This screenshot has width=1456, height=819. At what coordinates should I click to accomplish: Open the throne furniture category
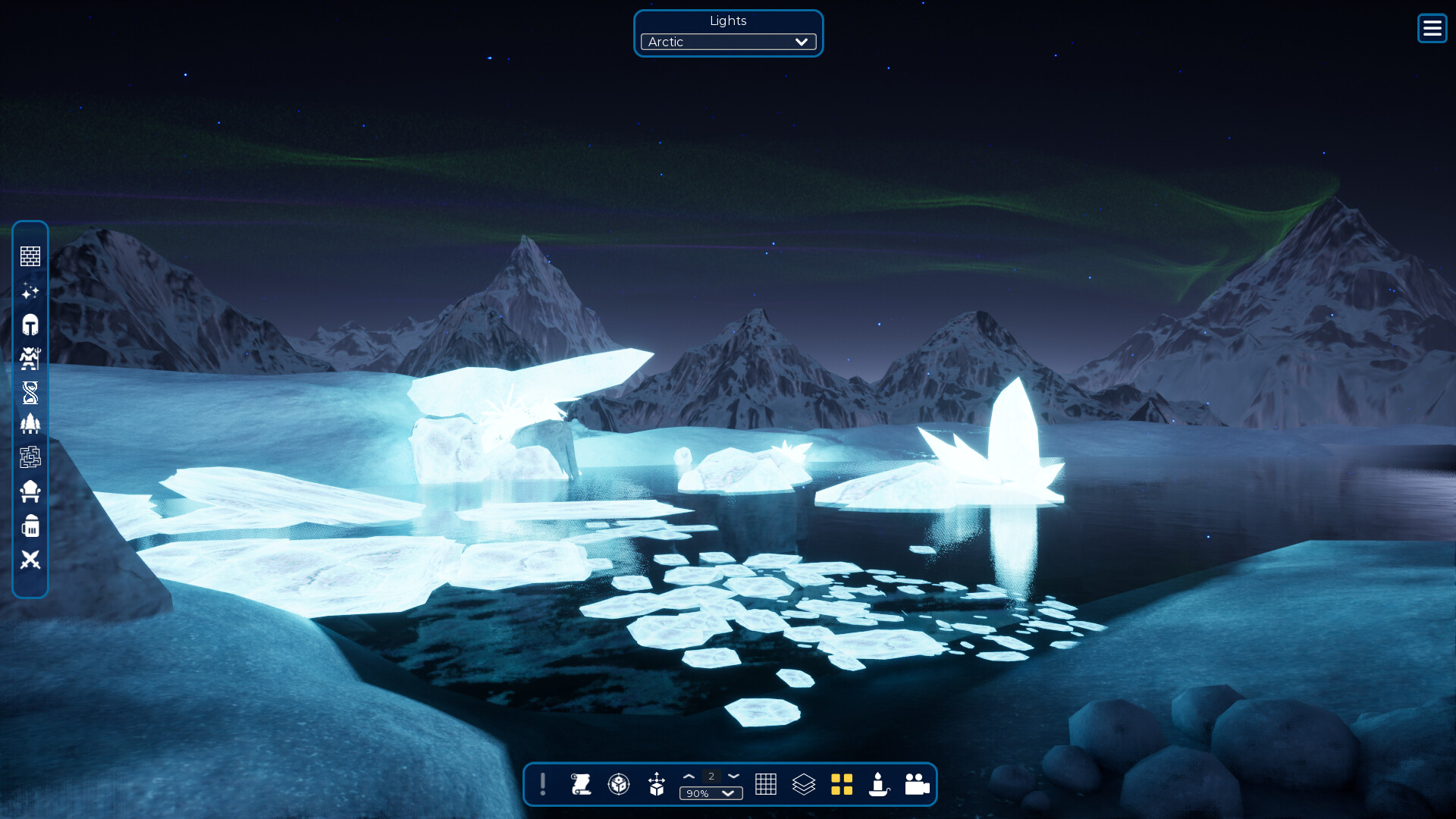click(x=30, y=491)
